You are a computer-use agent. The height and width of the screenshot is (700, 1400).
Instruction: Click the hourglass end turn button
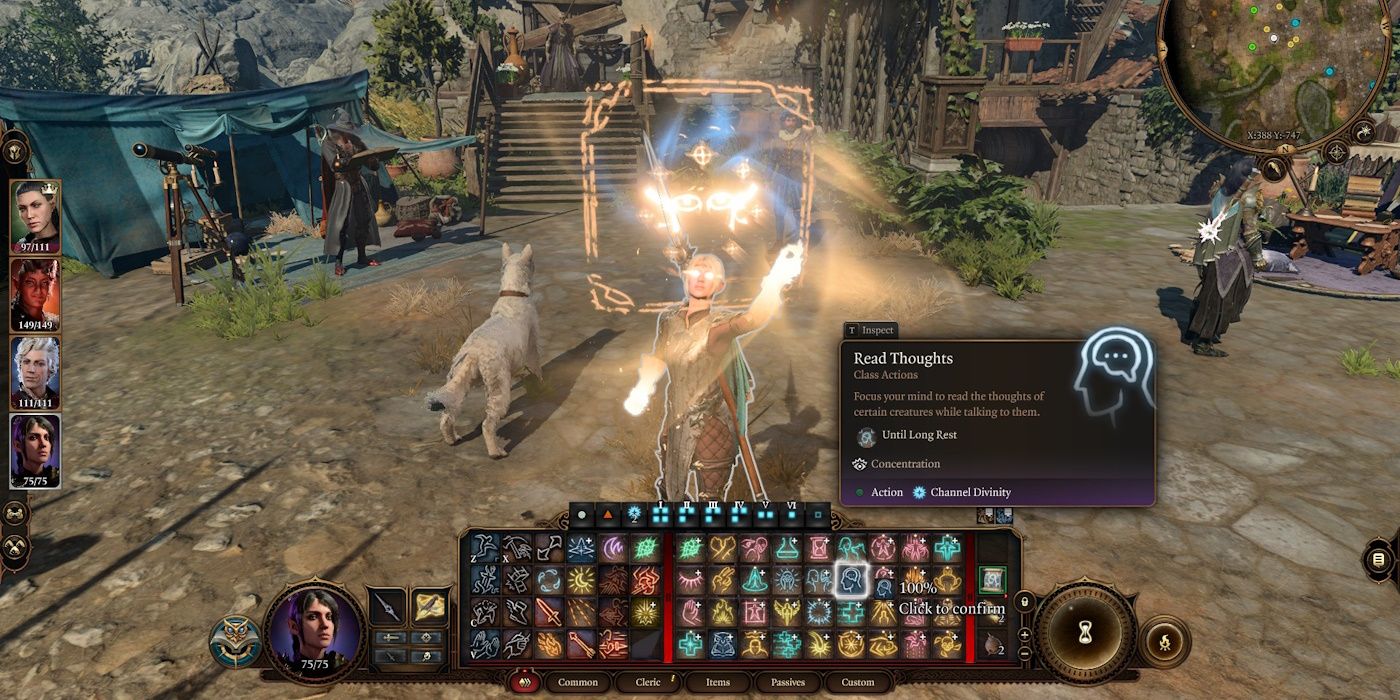[x=1085, y=632]
